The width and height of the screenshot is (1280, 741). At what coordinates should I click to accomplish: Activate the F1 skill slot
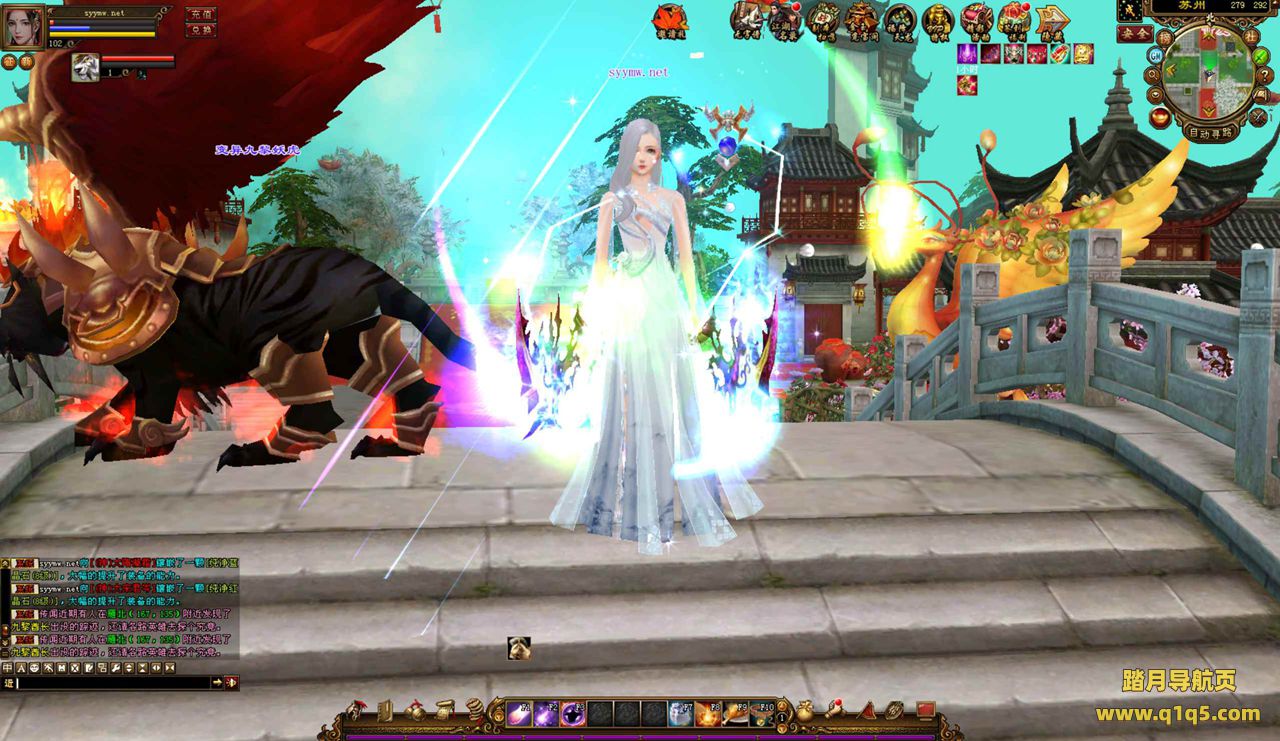(519, 712)
